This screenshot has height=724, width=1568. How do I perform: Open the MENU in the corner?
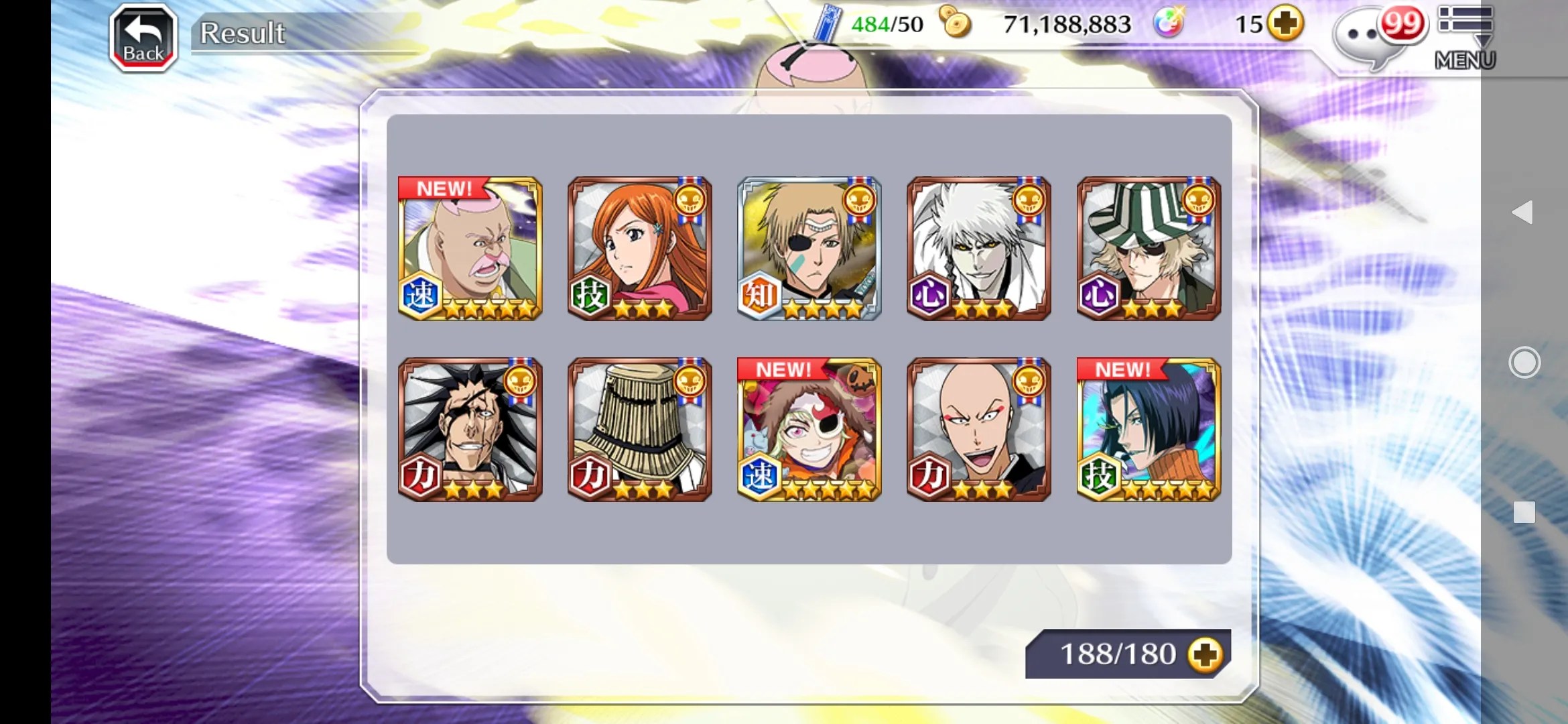(x=1465, y=38)
